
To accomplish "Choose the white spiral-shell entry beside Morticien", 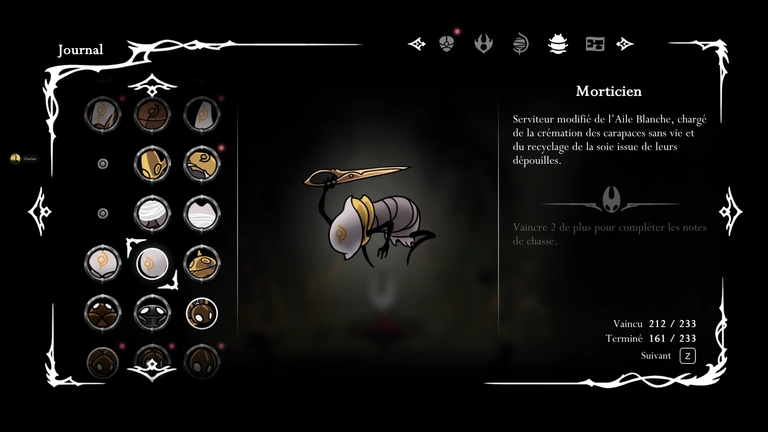I will point(103,264).
